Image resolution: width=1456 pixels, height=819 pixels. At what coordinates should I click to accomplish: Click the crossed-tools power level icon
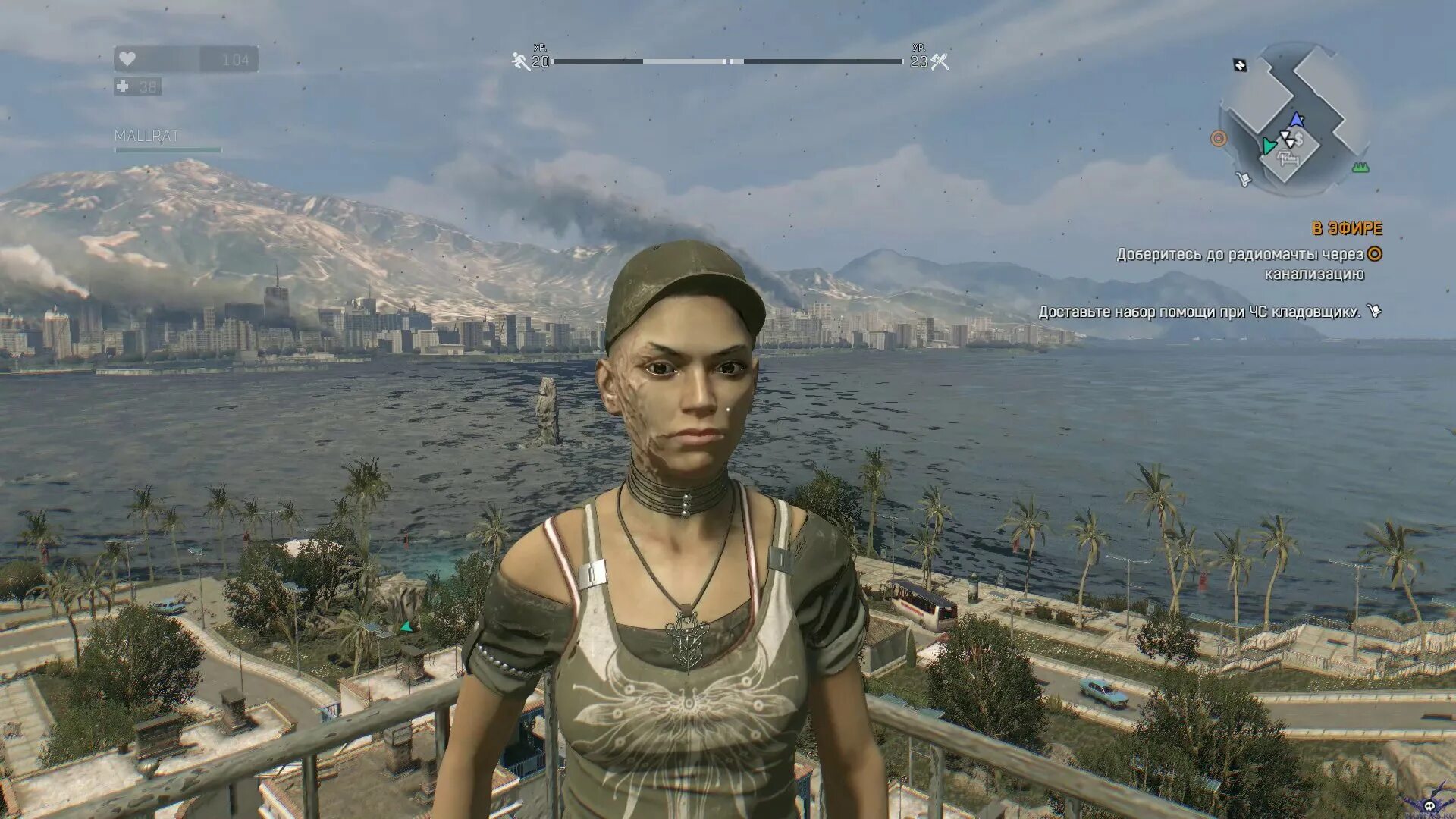(940, 61)
